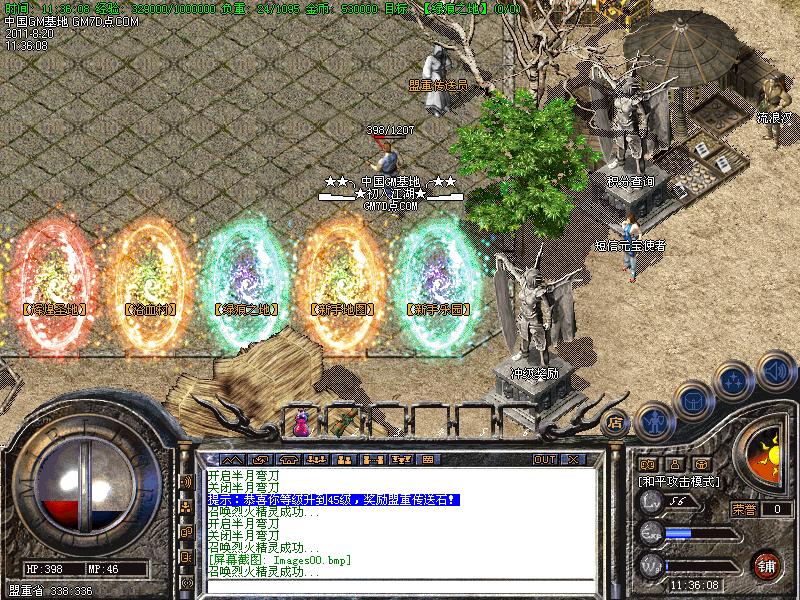Click the single-person icon above attack mode
Viewport: 800px width, 600px height.
pos(675,464)
